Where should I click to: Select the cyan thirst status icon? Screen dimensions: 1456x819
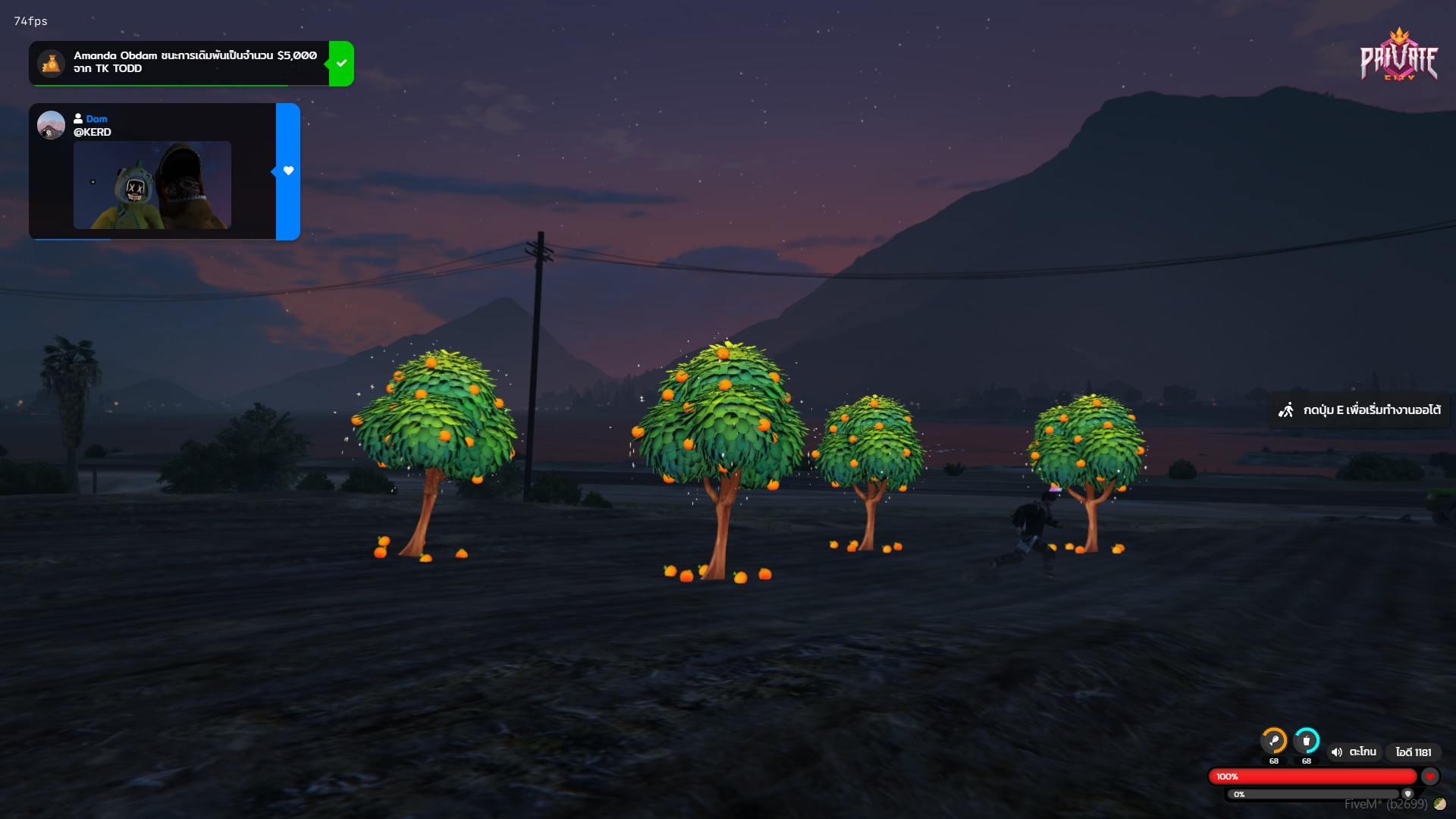point(1307,740)
